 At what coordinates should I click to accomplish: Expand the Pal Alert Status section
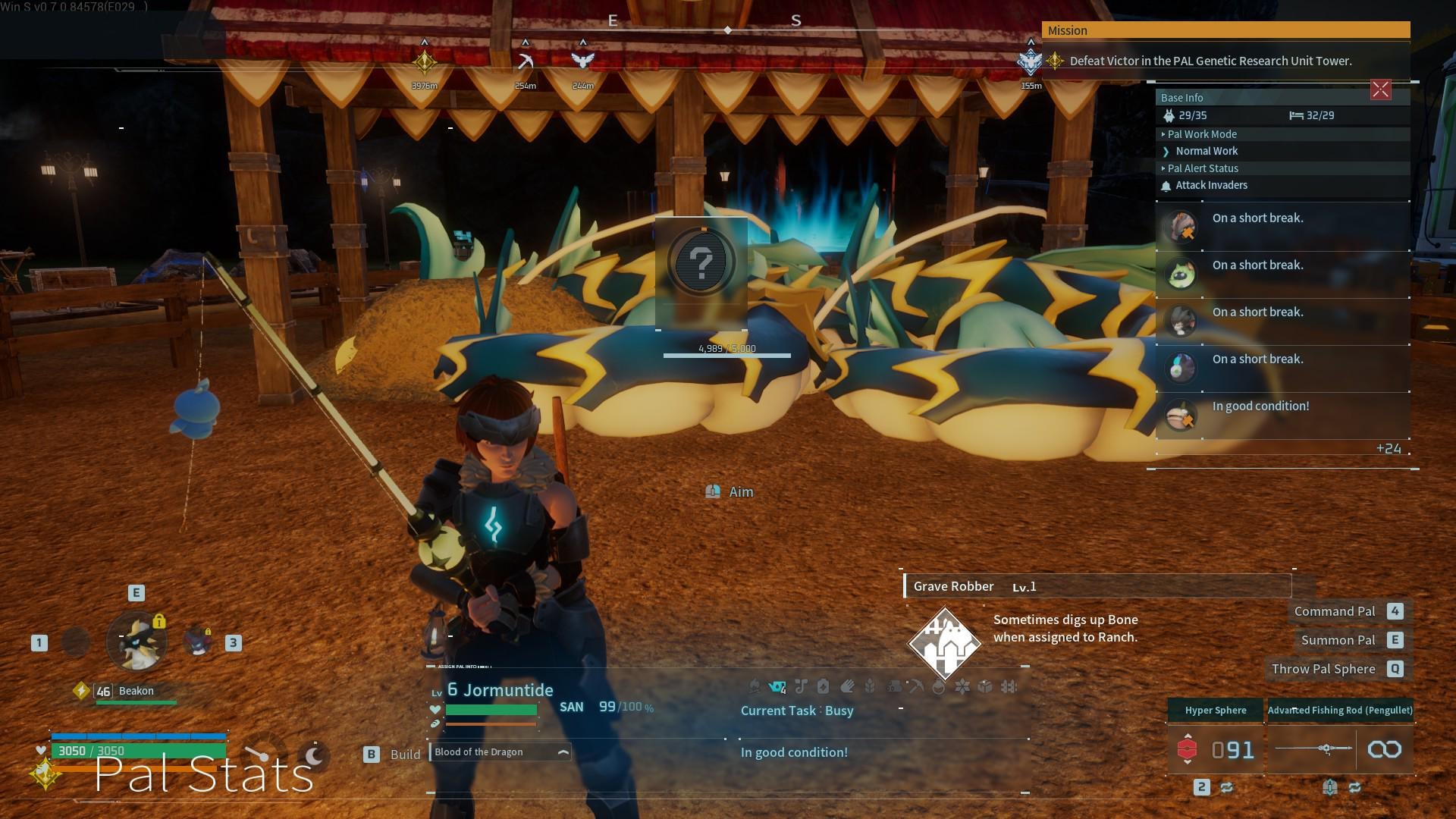tap(1203, 168)
